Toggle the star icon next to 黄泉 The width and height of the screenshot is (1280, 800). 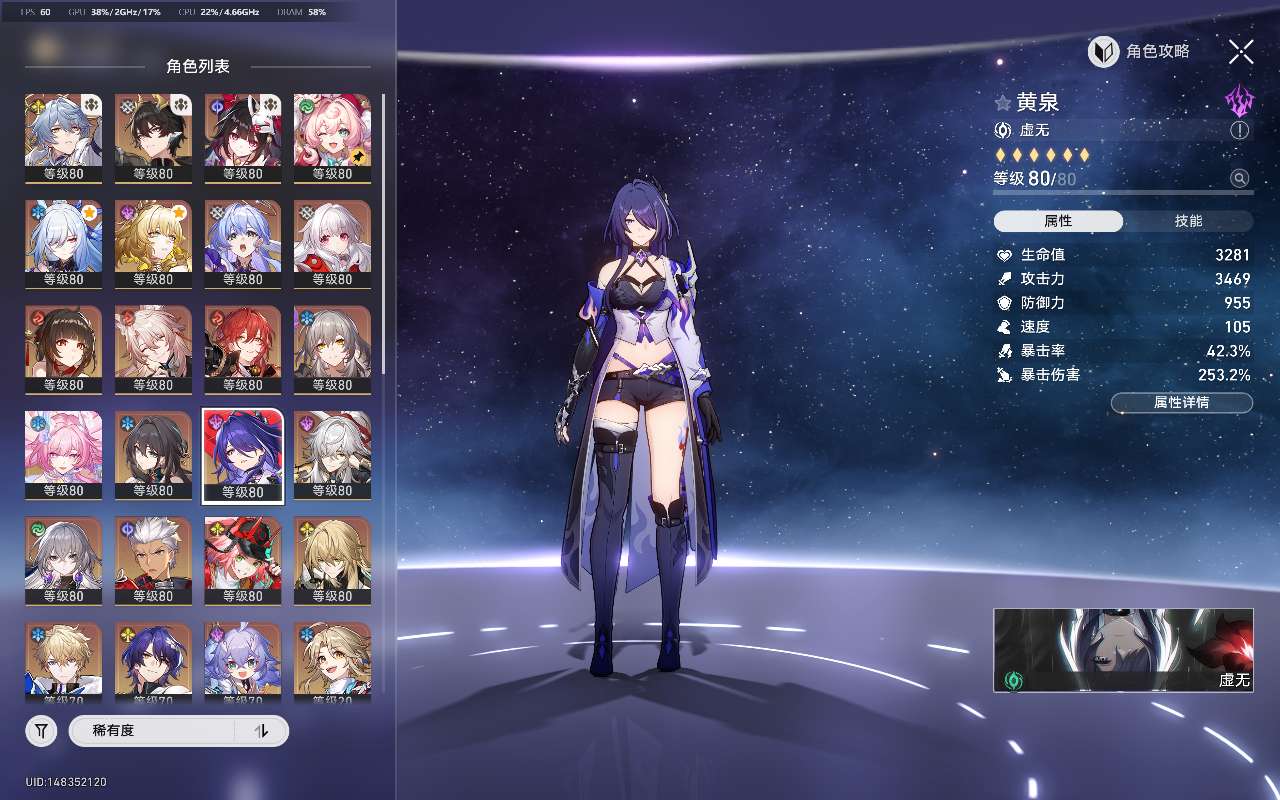1003,103
